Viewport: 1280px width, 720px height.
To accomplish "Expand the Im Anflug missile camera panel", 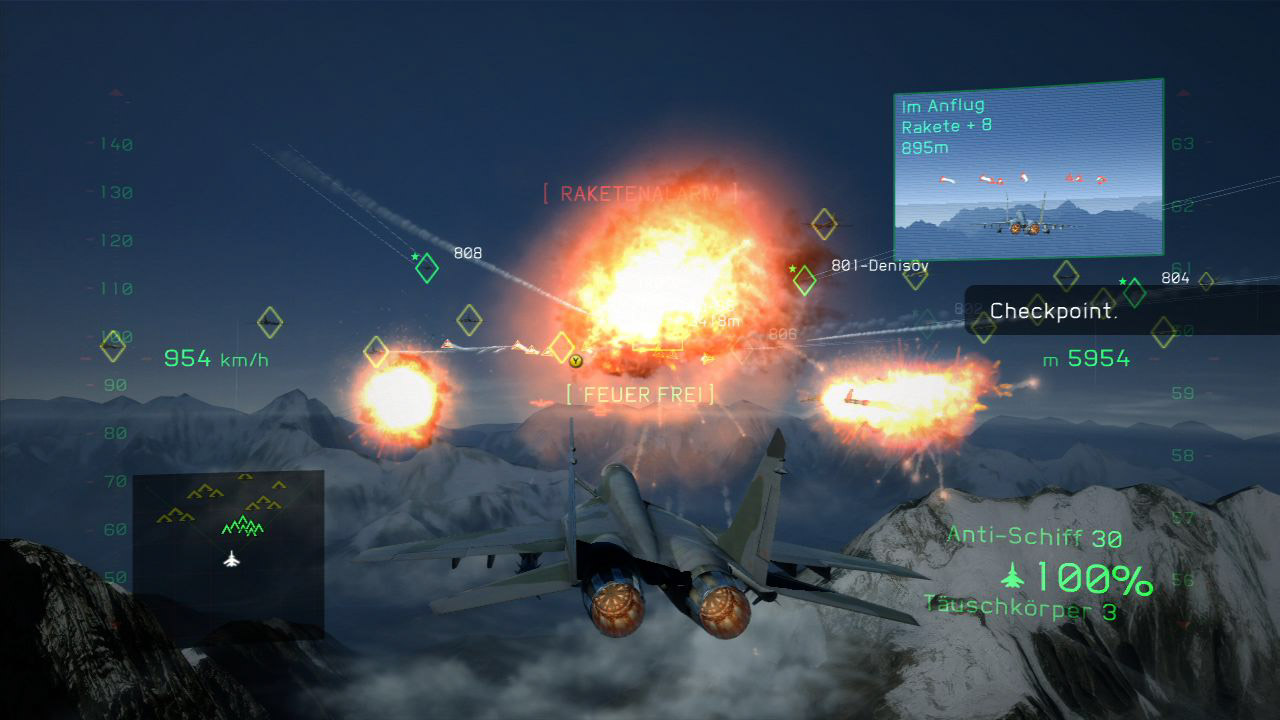I will (1028, 165).
